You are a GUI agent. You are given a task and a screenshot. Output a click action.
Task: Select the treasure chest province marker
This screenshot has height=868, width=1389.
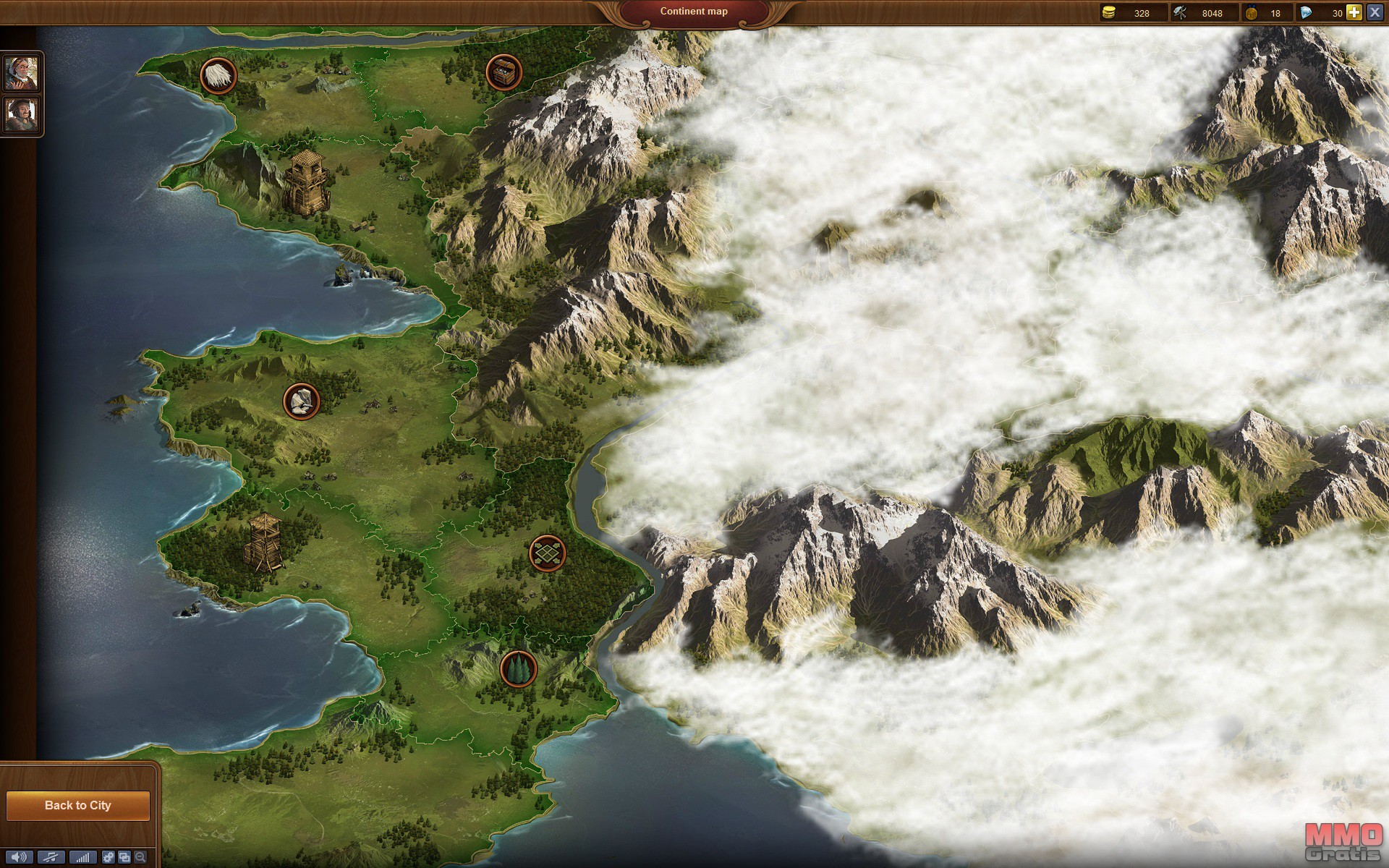click(504, 72)
